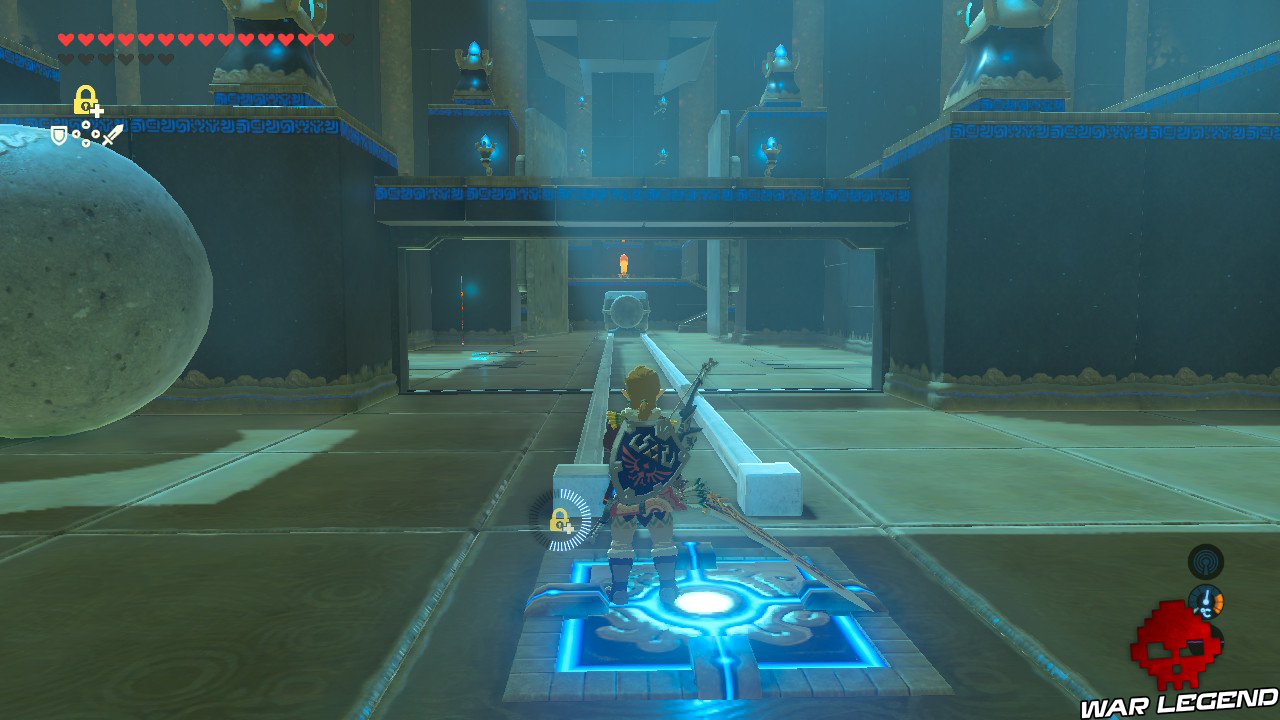This screenshot has width=1280, height=720.
Task: Click the Sheikah sensor antenna icon
Action: point(1204,563)
